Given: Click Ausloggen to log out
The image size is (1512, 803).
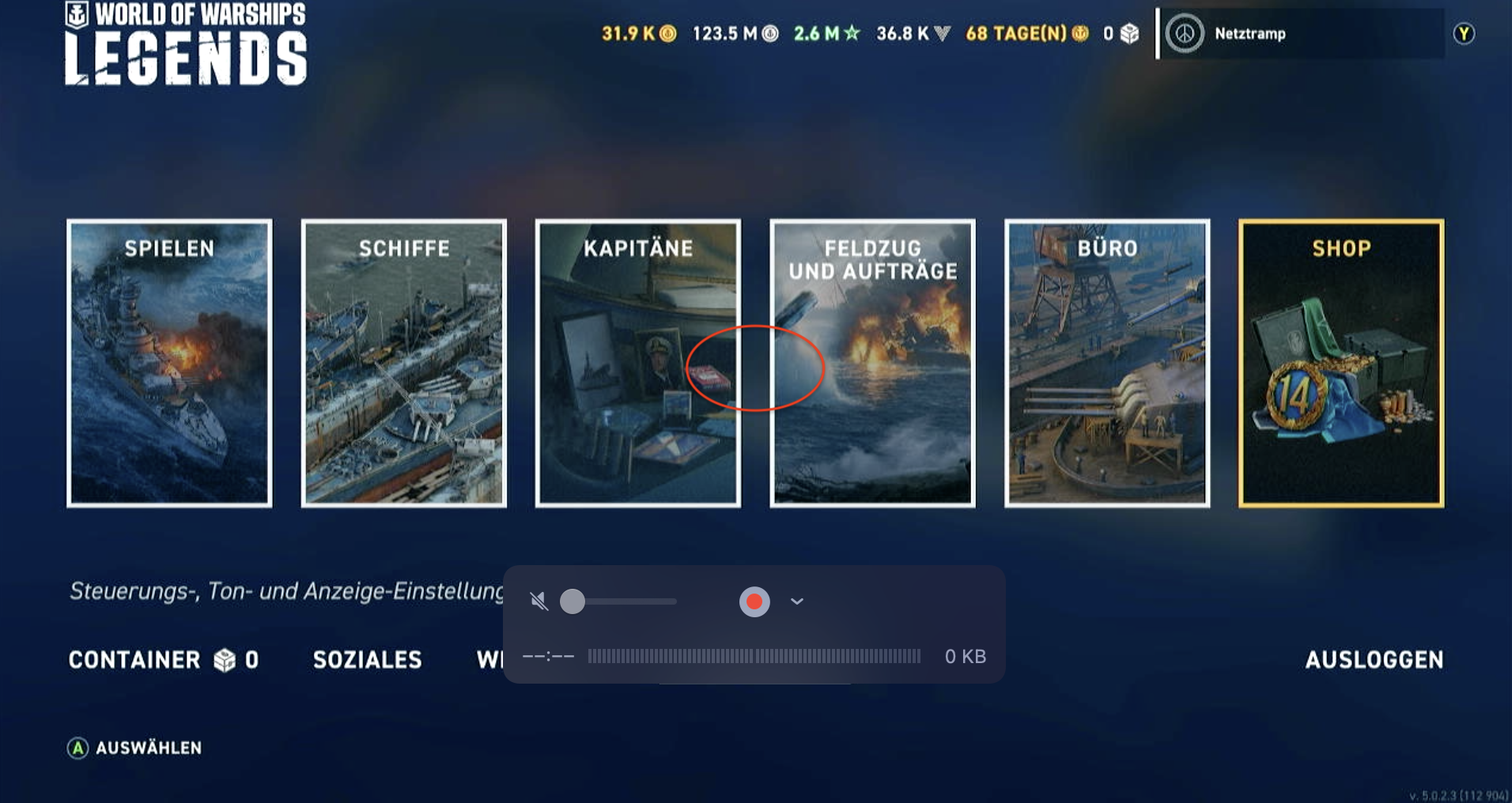Looking at the screenshot, I should 1374,660.
